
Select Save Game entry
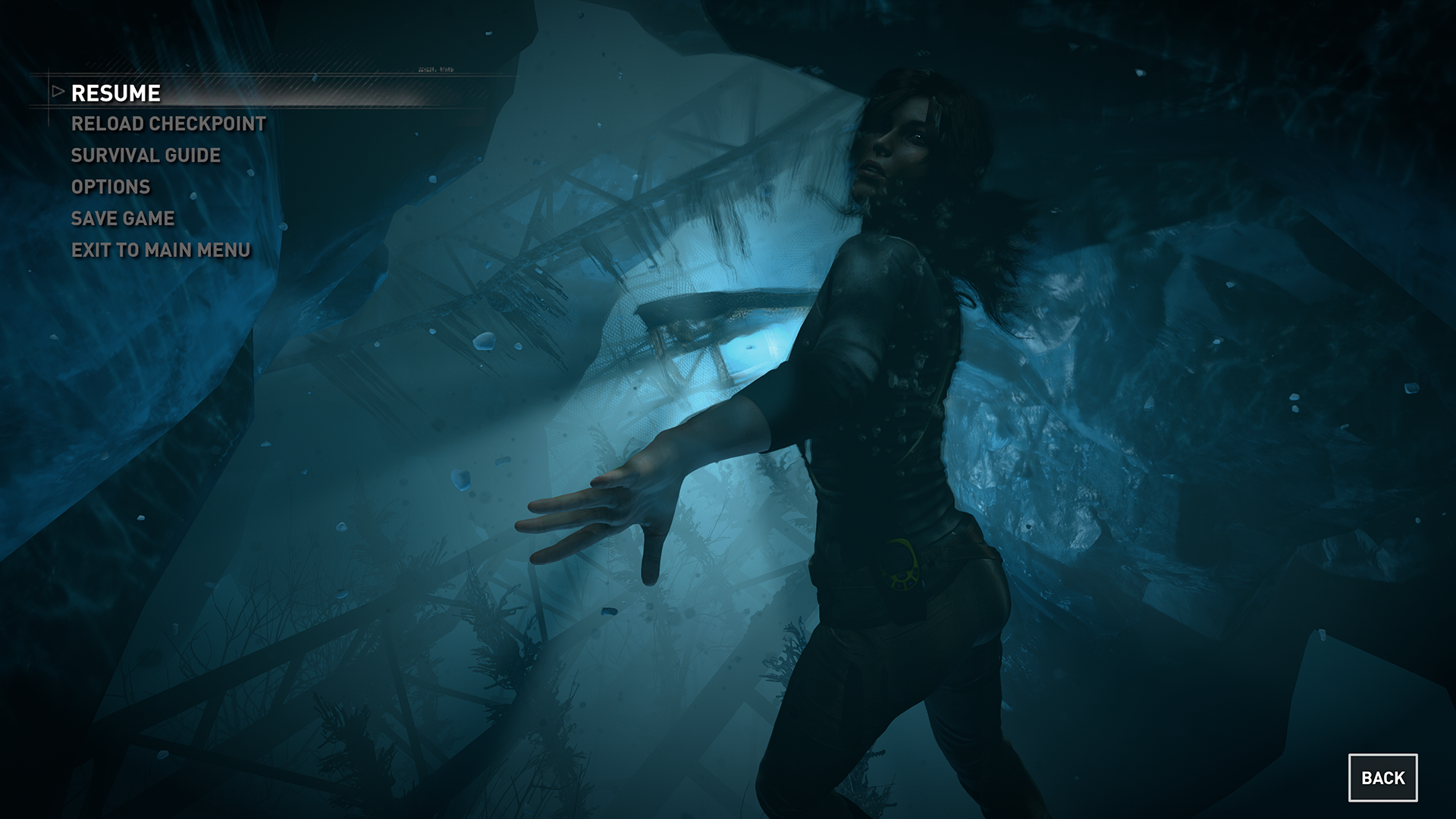click(x=123, y=218)
